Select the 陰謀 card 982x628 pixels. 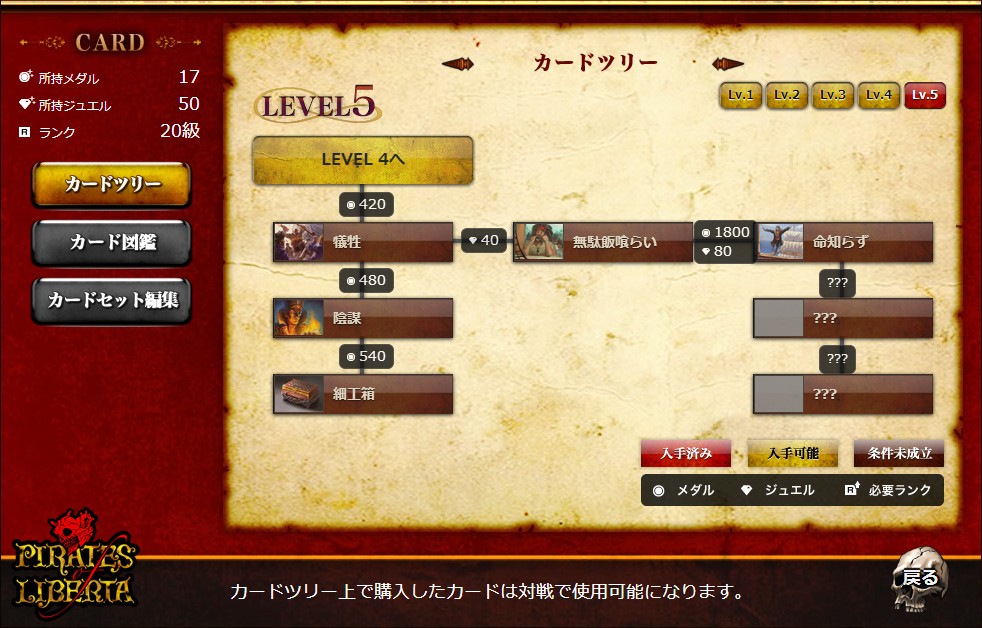click(x=363, y=318)
